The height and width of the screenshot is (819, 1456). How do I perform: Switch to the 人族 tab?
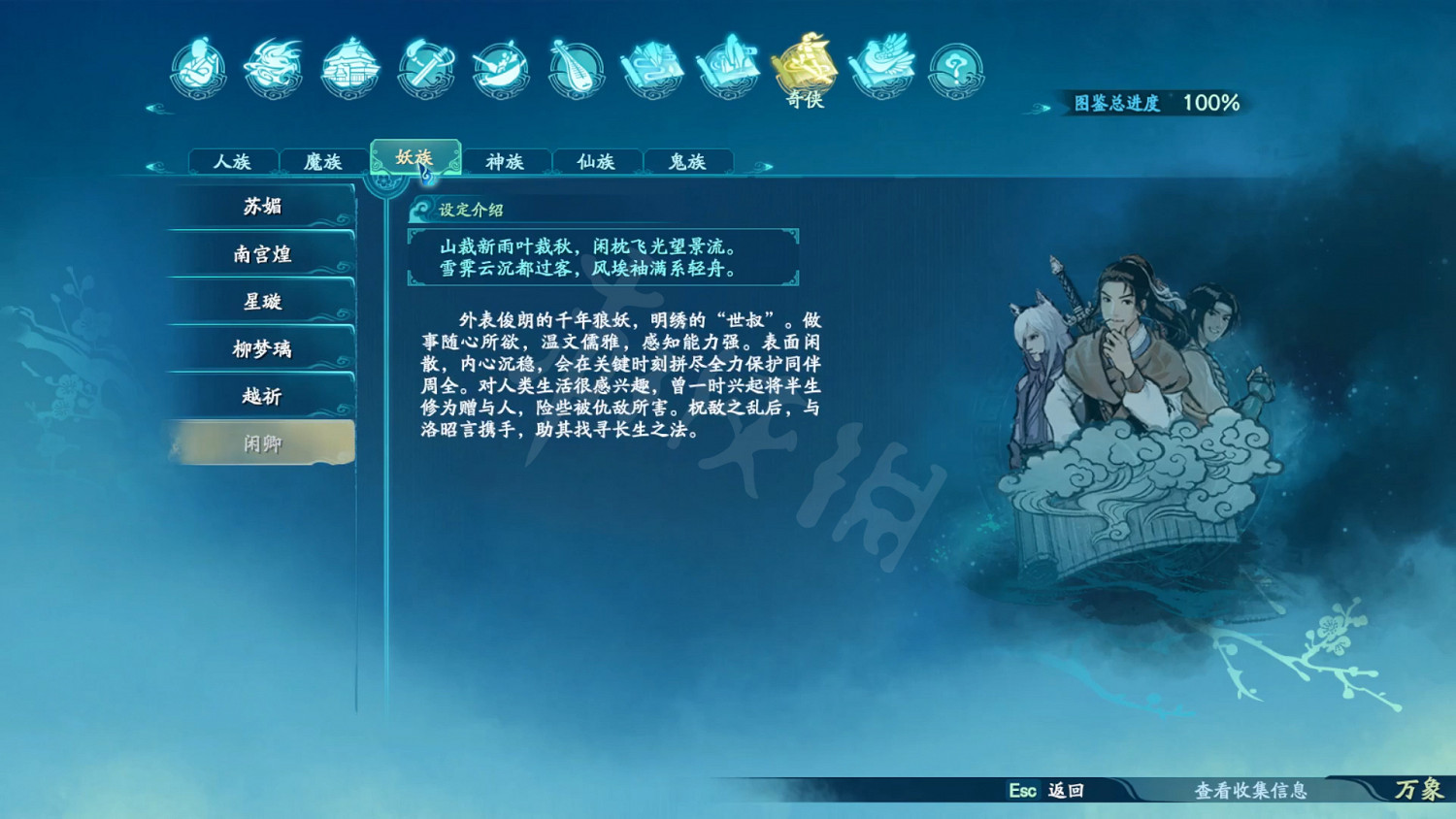pos(231,162)
